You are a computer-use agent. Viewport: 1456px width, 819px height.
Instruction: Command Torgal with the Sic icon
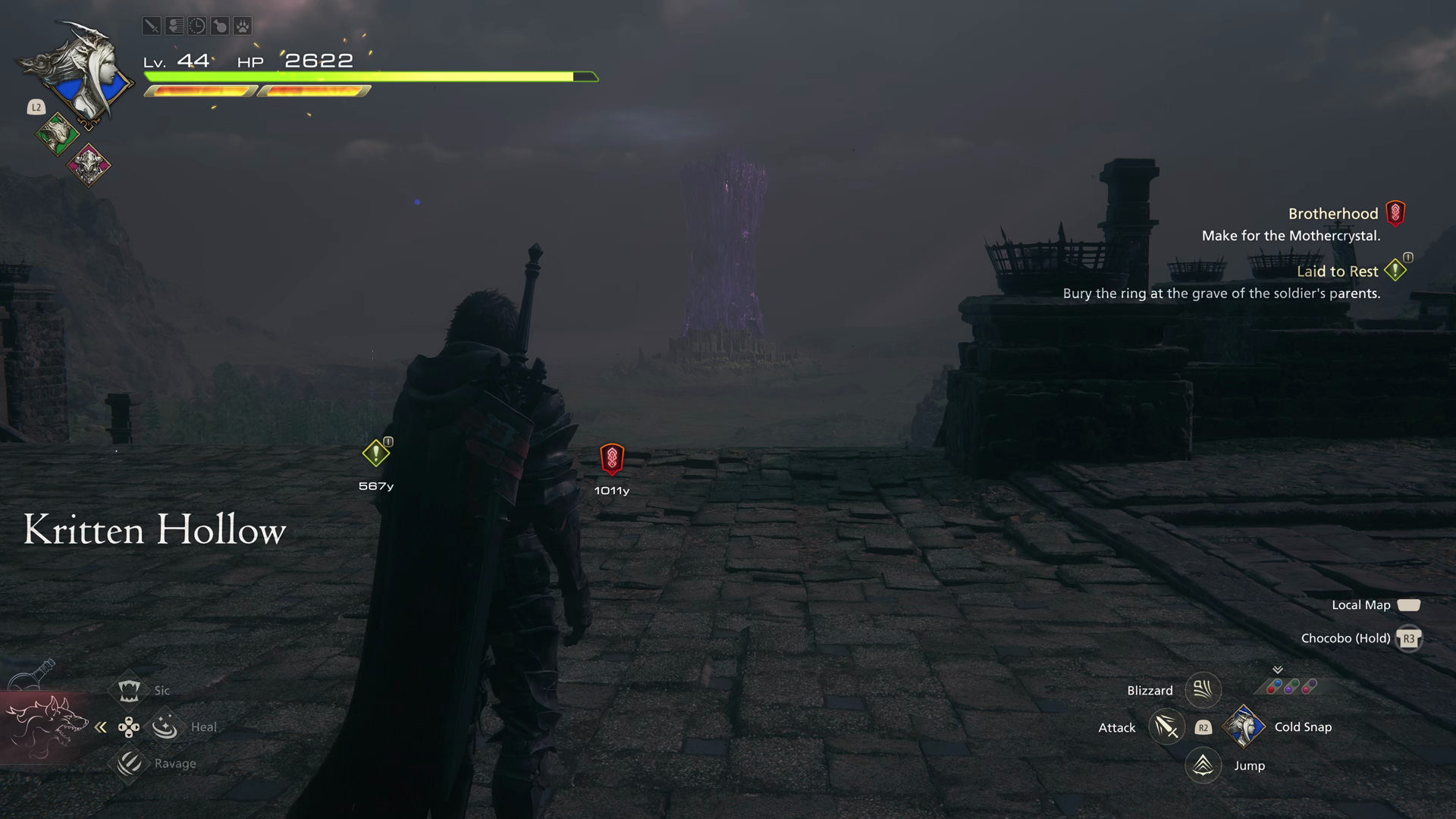[129, 690]
